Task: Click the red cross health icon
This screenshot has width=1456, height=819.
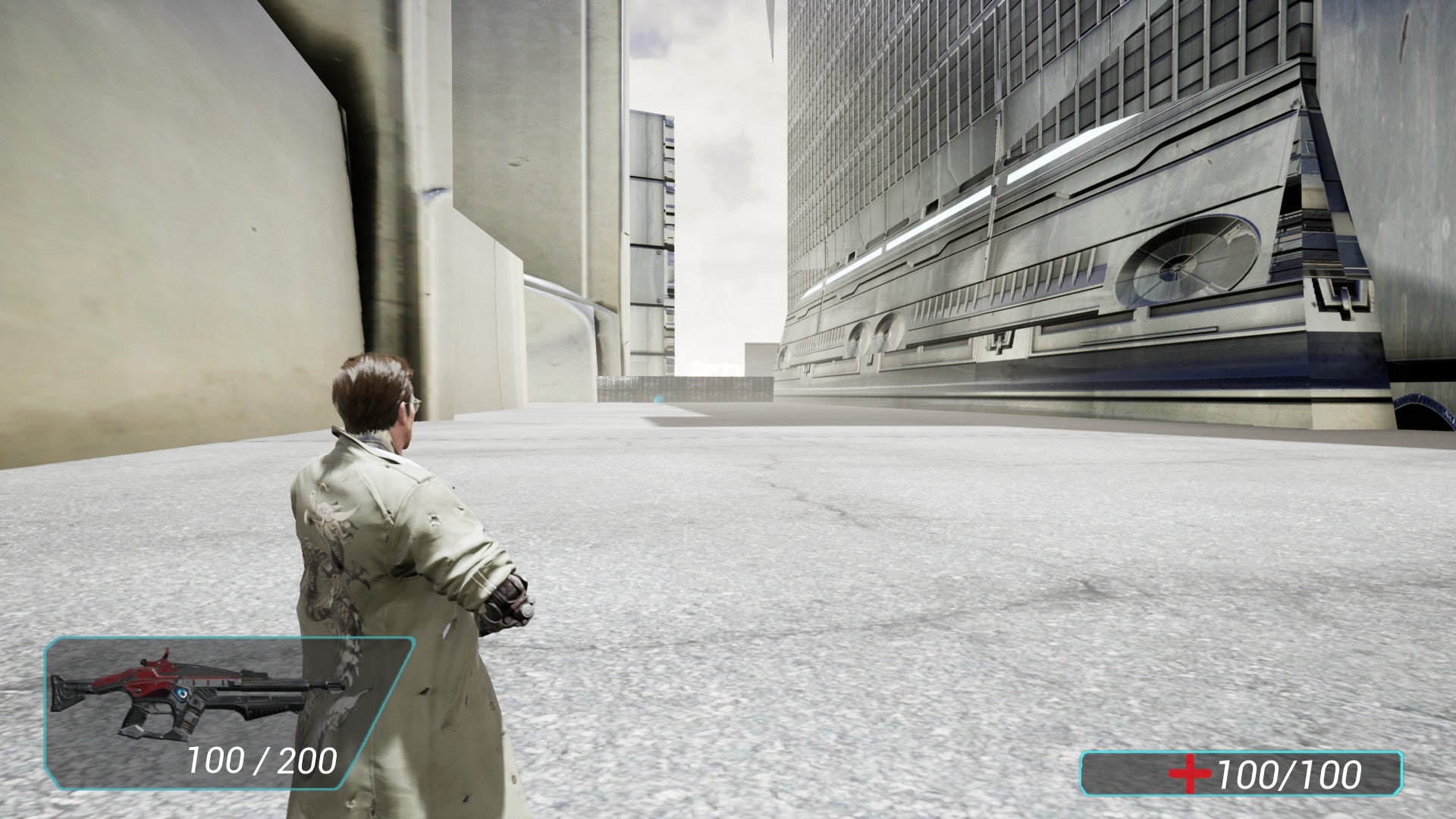Action: [1188, 773]
